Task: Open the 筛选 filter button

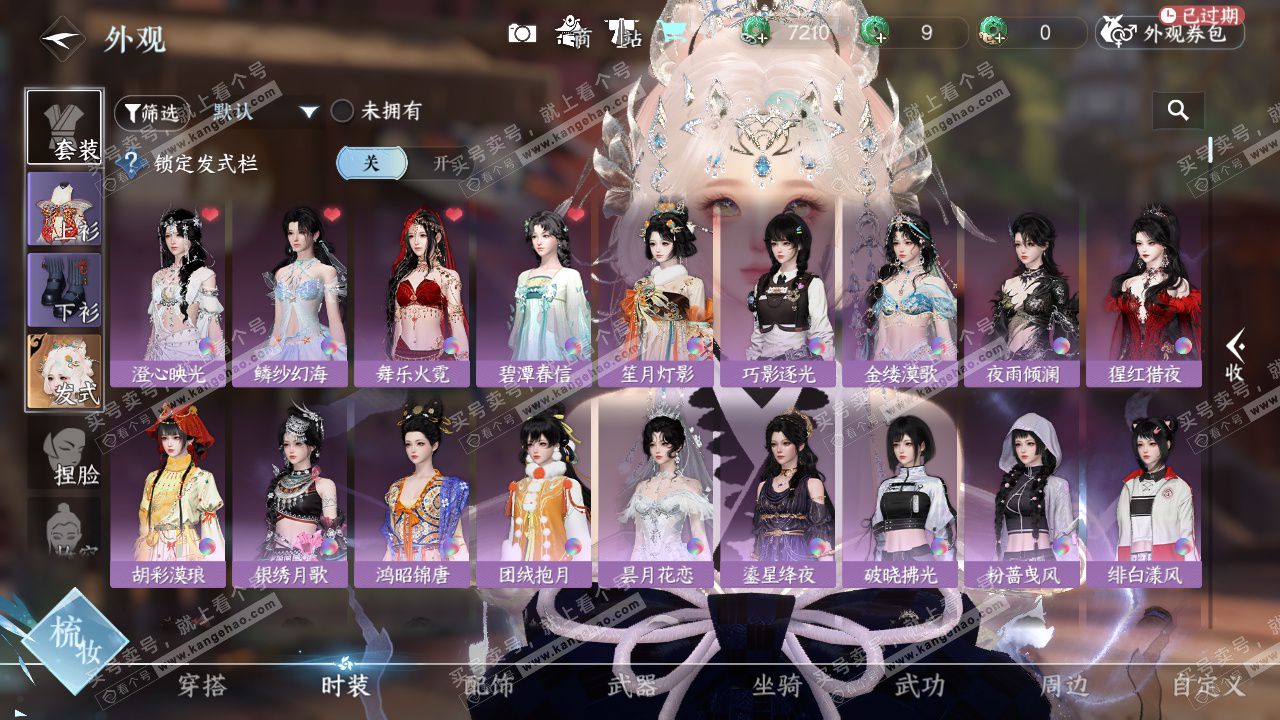Action: [x=152, y=113]
